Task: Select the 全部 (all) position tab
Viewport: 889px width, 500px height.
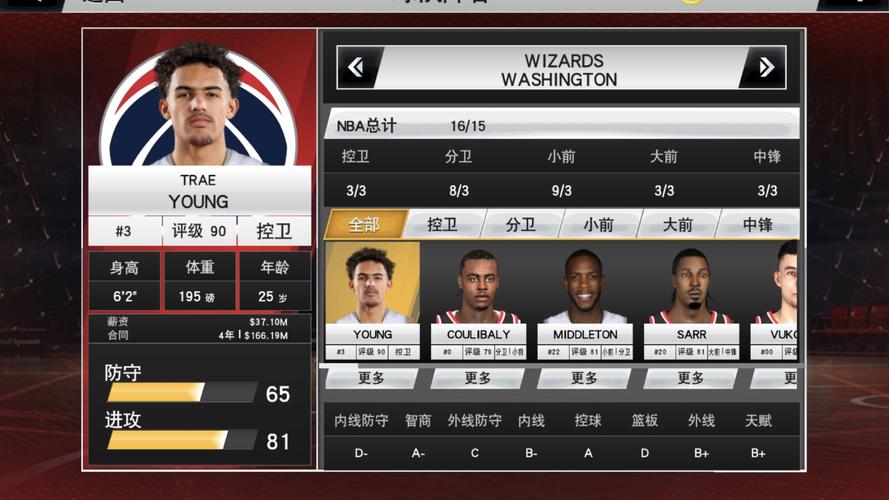Action: tap(364, 225)
